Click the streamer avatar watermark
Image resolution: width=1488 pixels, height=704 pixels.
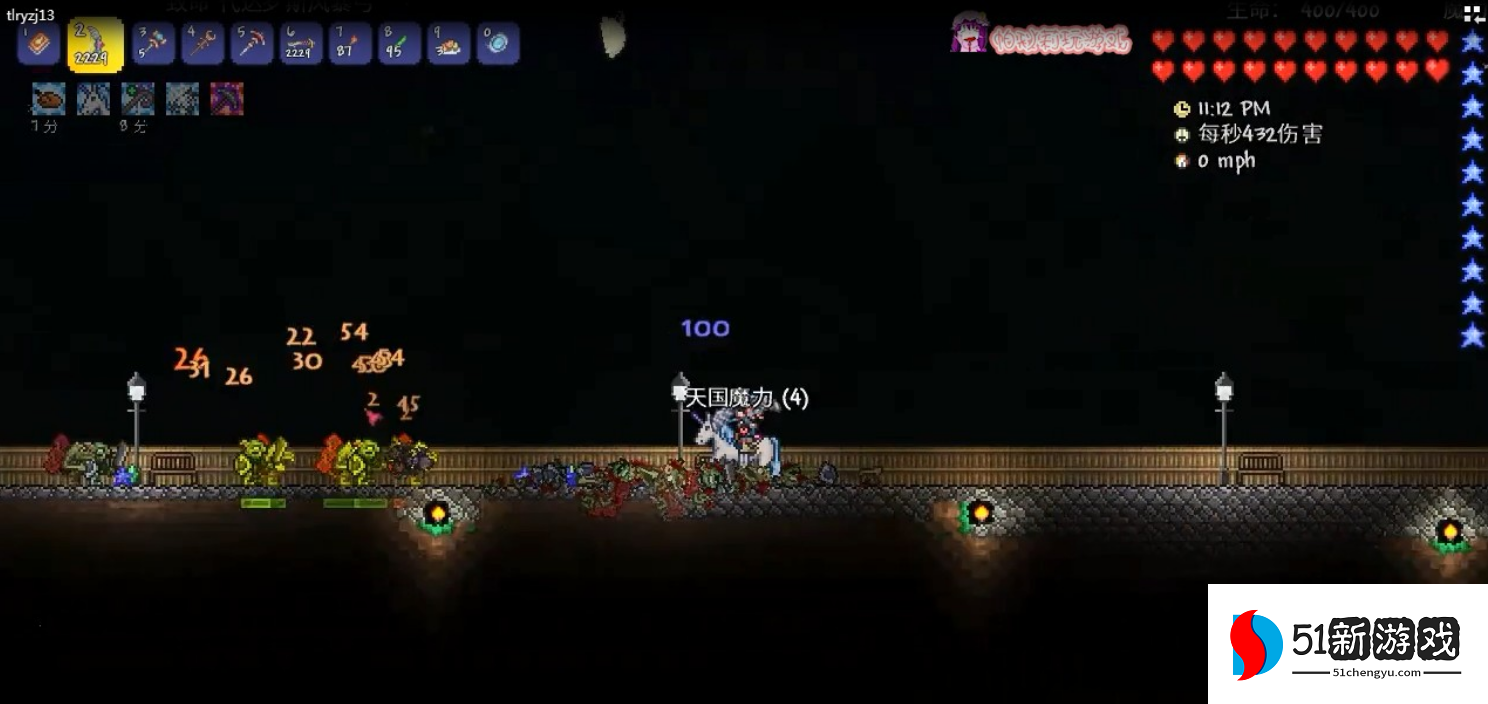(x=969, y=34)
